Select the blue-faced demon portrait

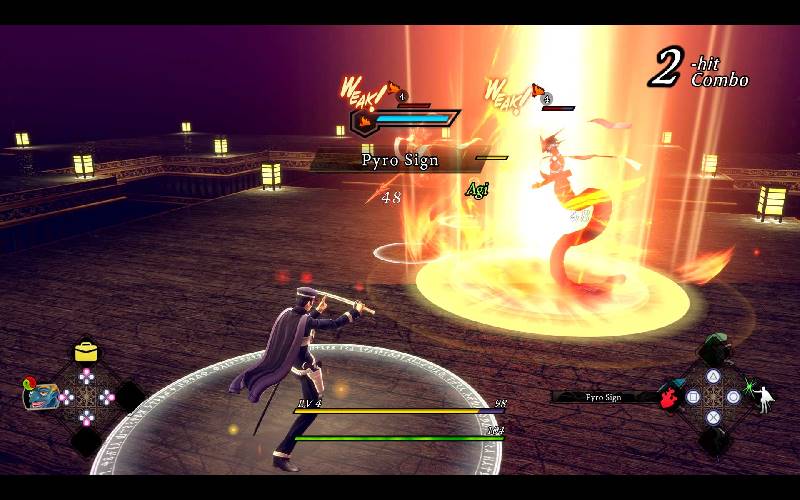tap(40, 396)
